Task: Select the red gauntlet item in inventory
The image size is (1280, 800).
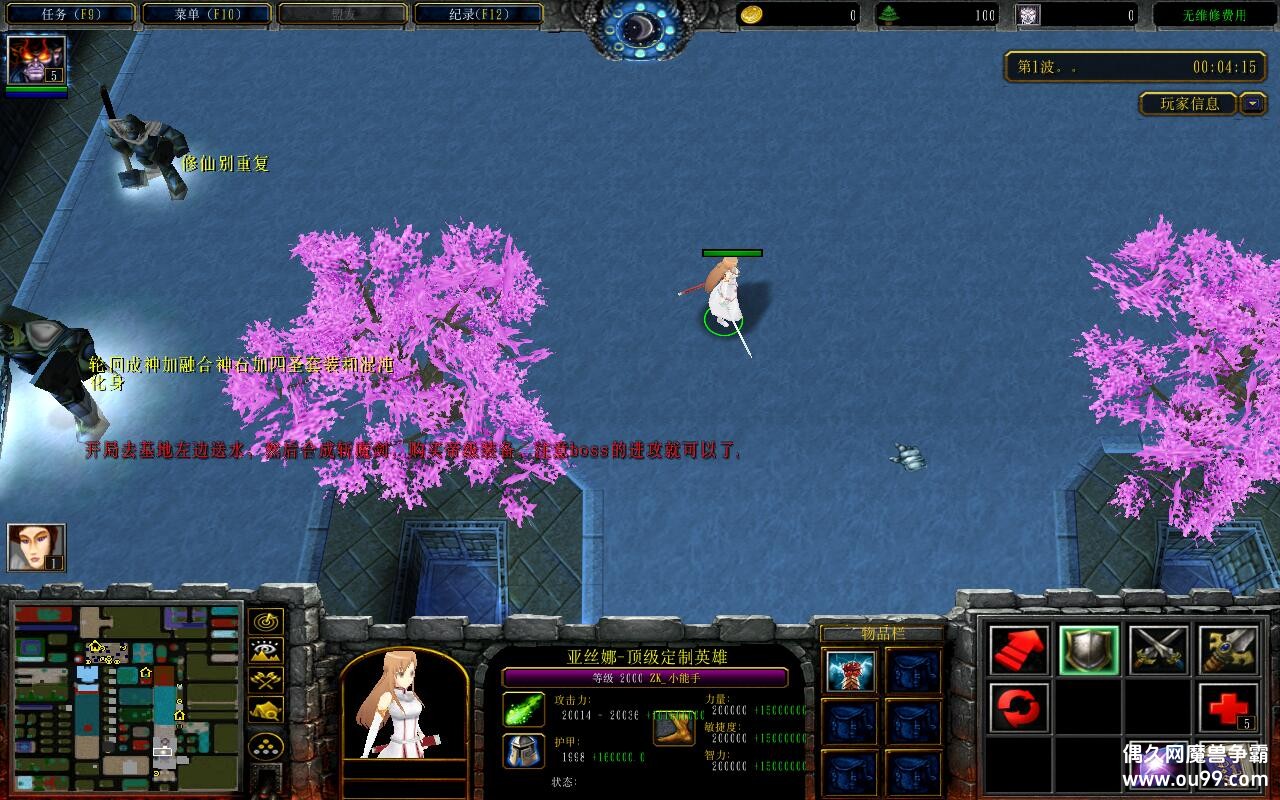Action: (851, 671)
